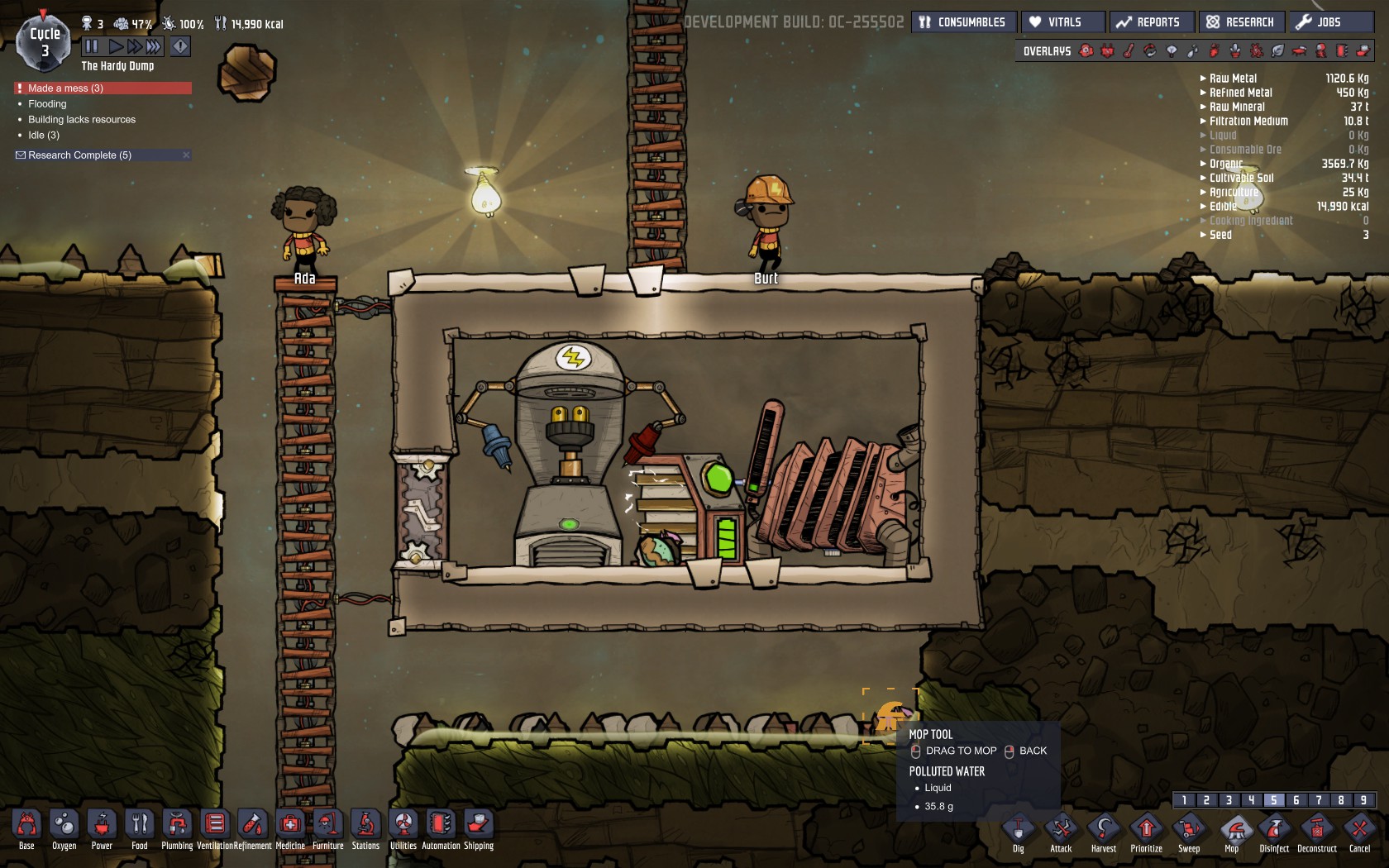The width and height of the screenshot is (1389, 868).
Task: Open the Plumbing build menu
Action: pos(177,827)
